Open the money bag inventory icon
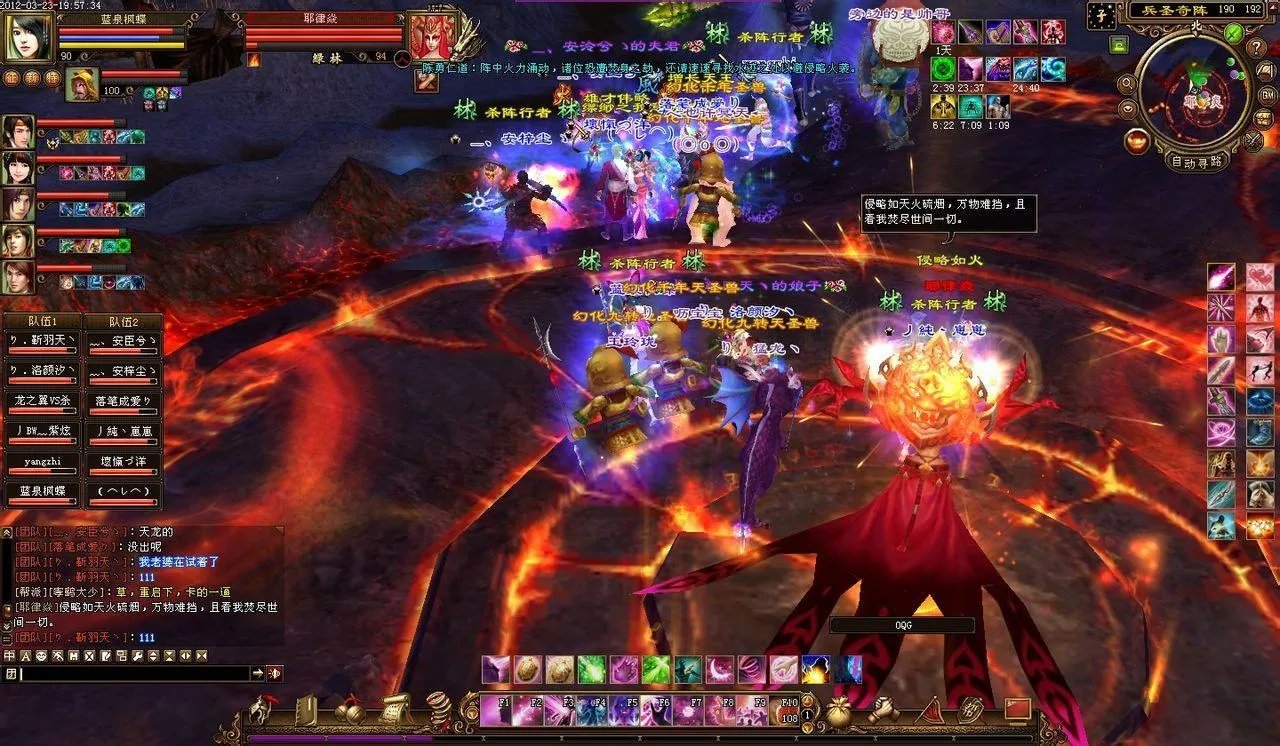The height and width of the screenshot is (746, 1280). [838, 711]
